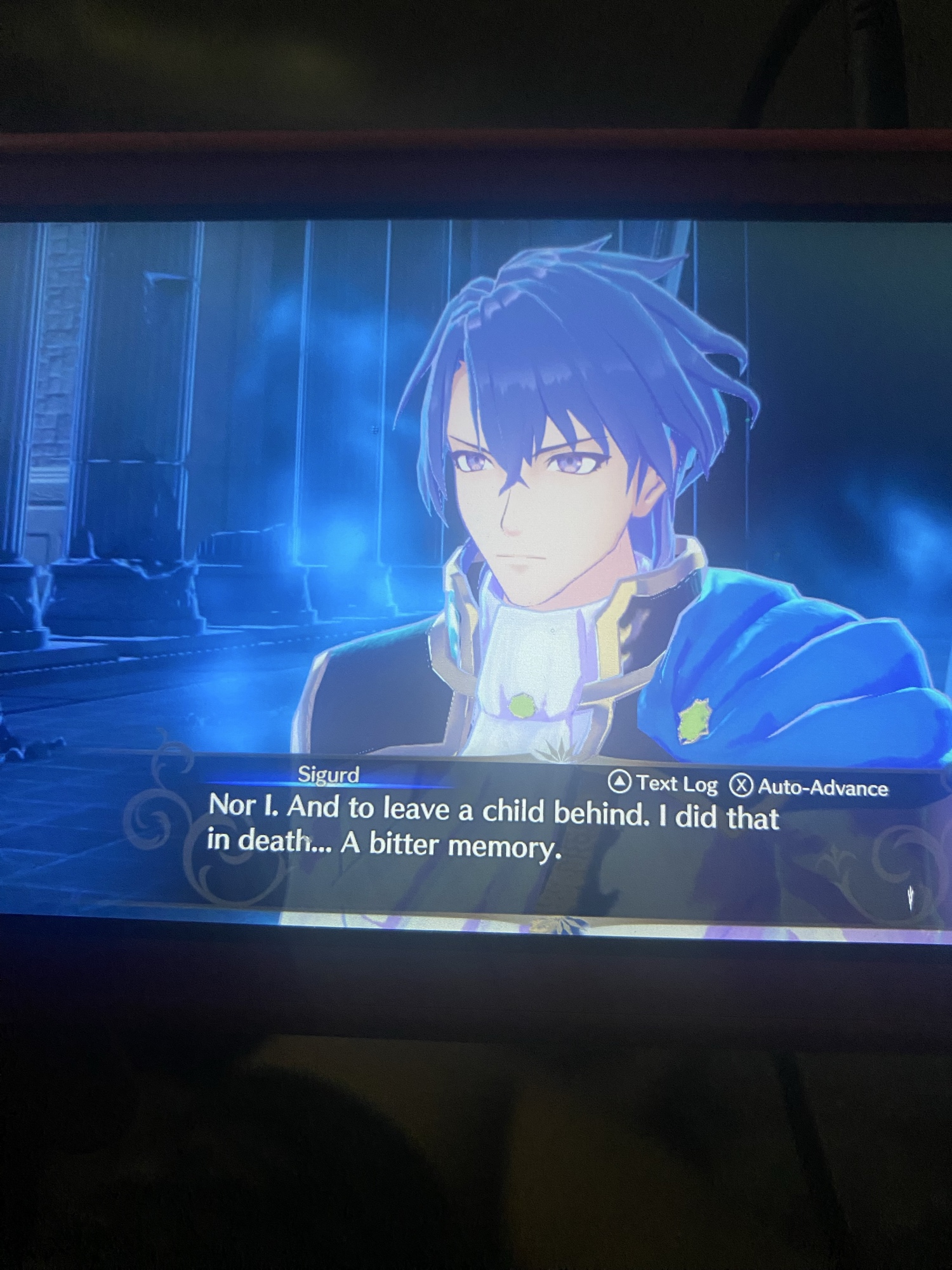The height and width of the screenshot is (1270, 952).
Task: Click the dialogue continue arrow indicator
Action: tap(910, 897)
